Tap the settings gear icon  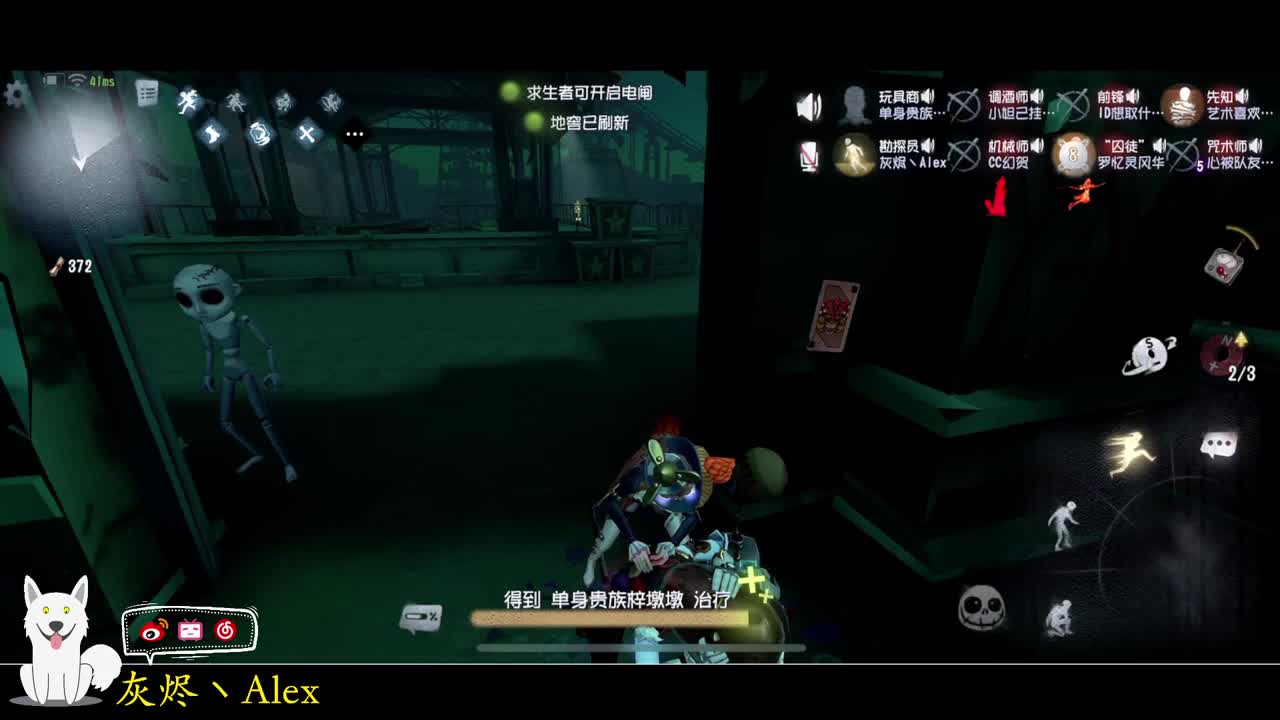(x=15, y=93)
